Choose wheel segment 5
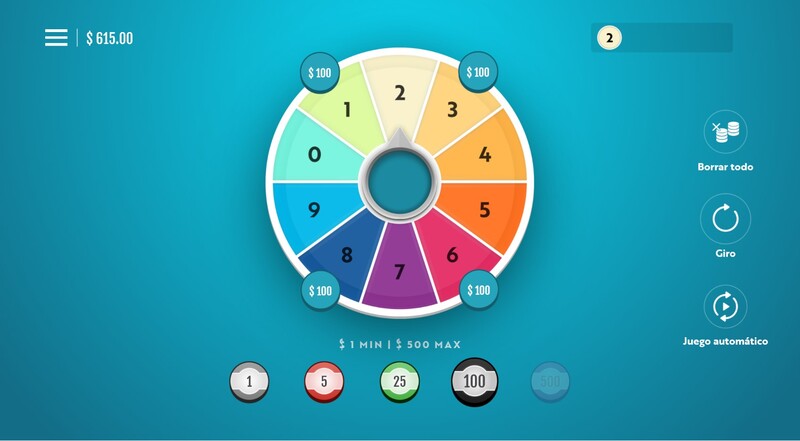This screenshot has height=441, width=800. (x=485, y=210)
